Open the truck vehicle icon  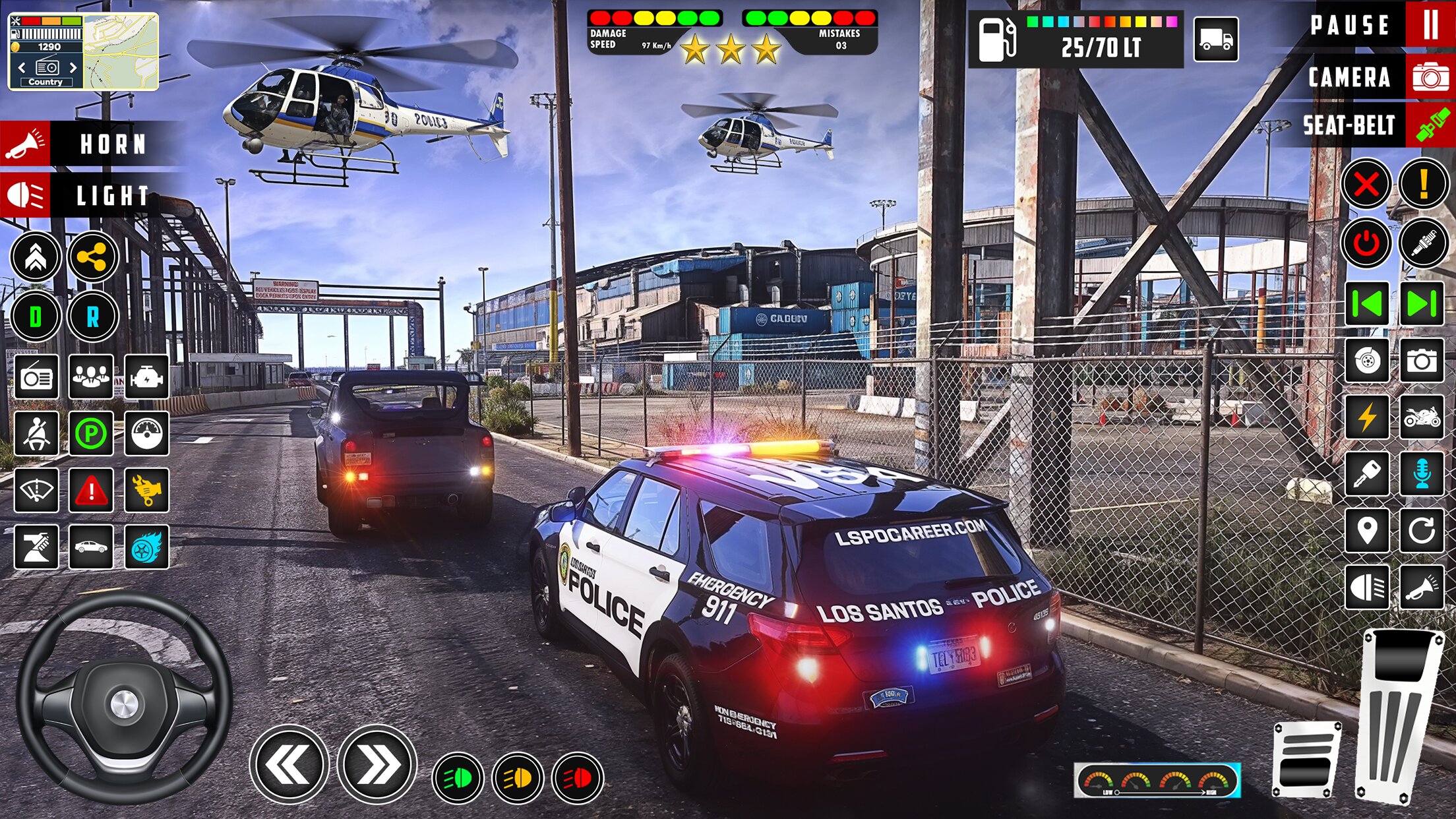[x=1216, y=40]
